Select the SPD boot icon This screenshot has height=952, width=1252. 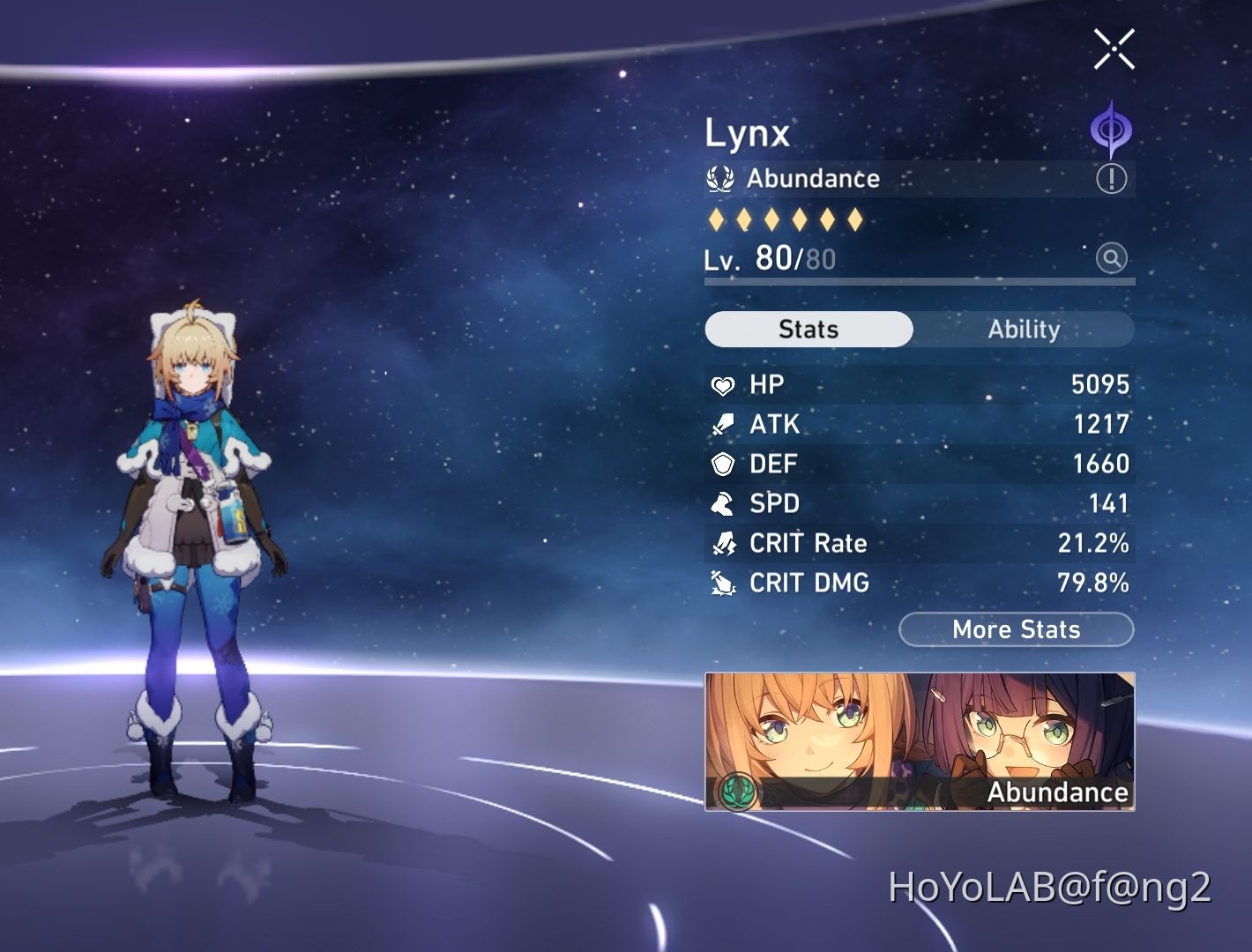tap(723, 503)
